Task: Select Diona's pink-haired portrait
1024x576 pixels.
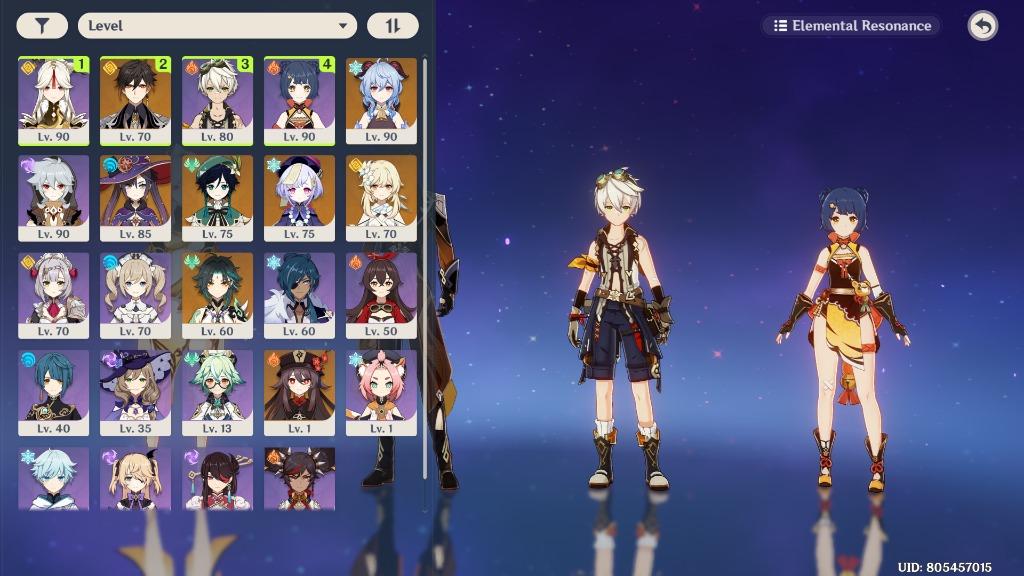Action: [381, 391]
